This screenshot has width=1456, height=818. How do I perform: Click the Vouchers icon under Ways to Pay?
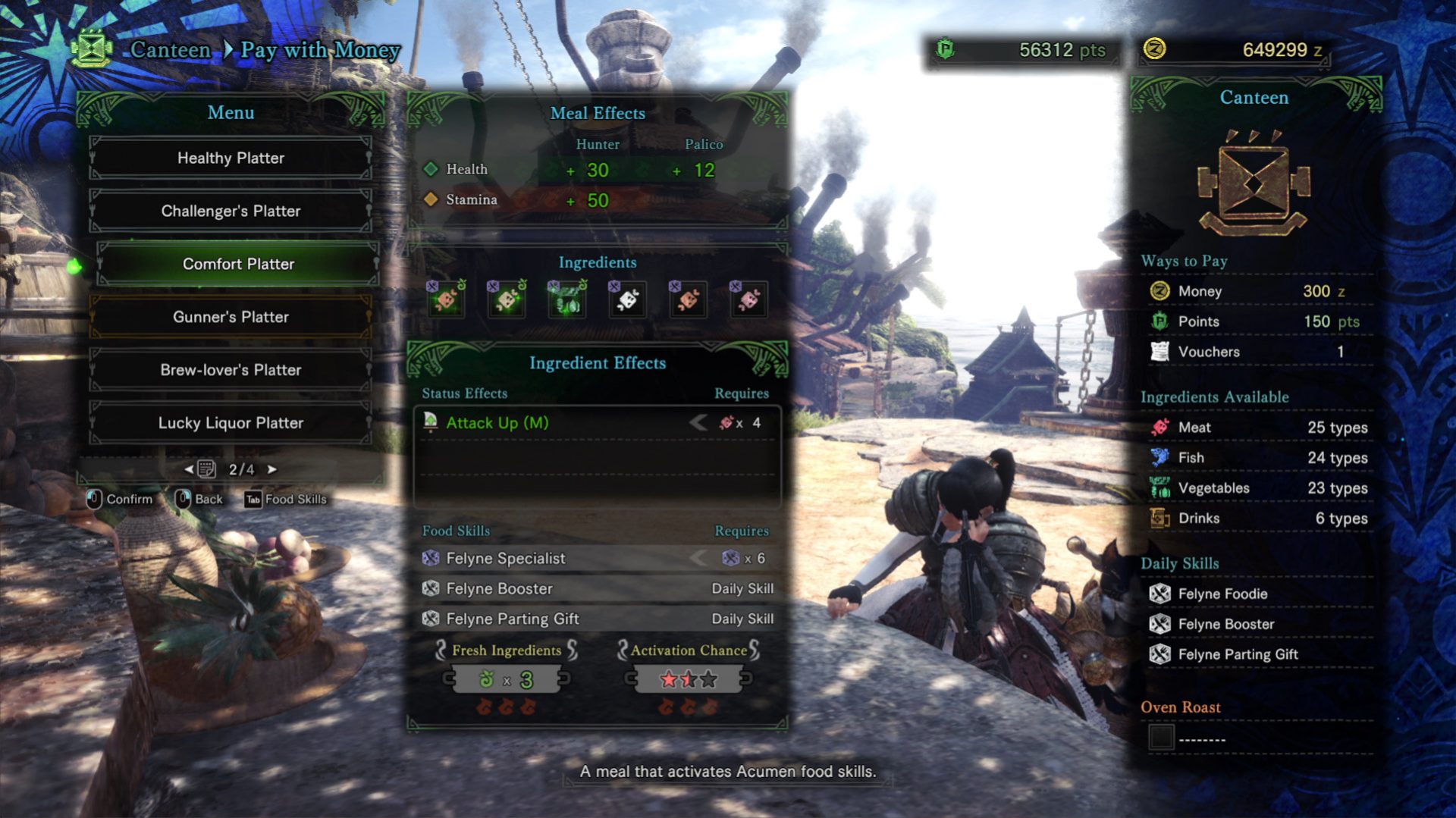coord(1159,351)
